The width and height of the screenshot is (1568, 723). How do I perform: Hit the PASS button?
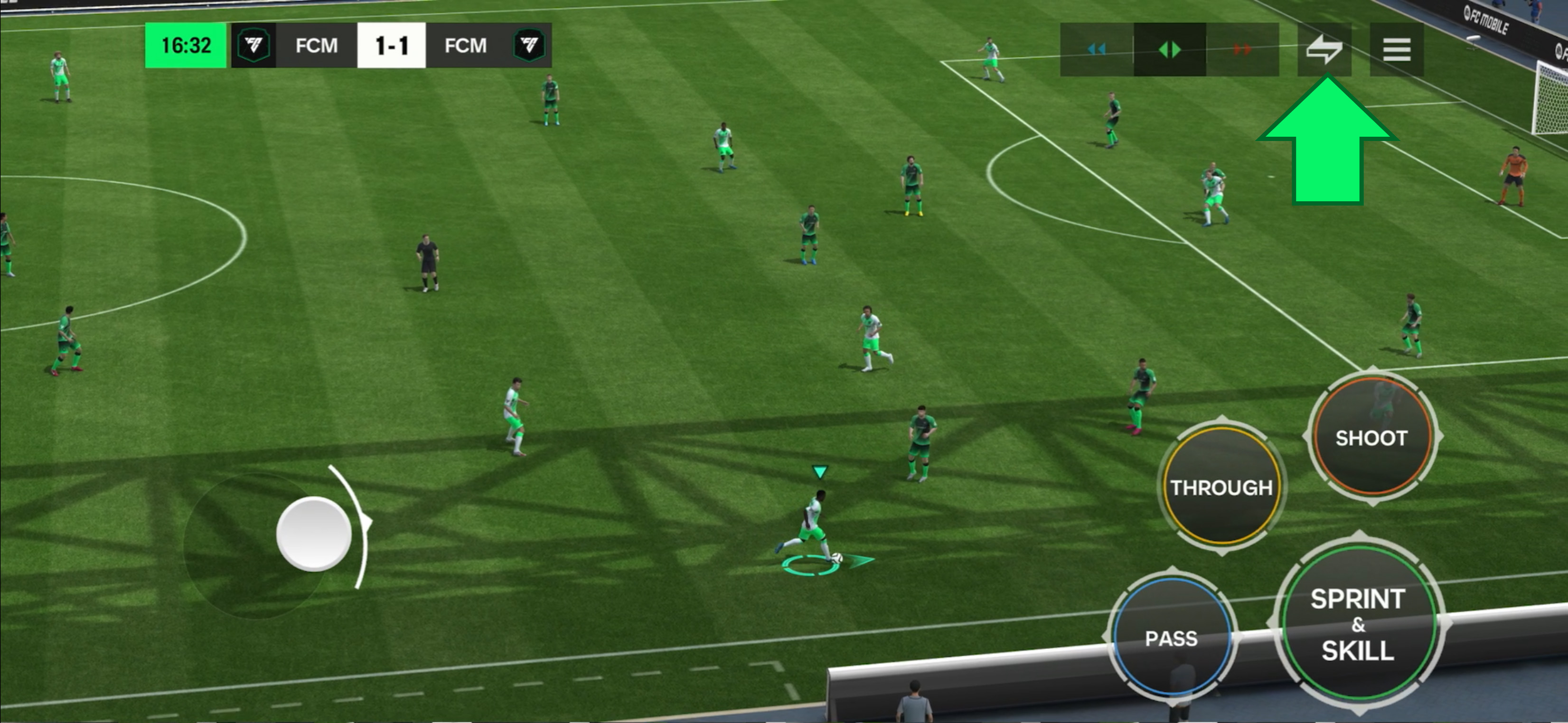pos(1171,638)
